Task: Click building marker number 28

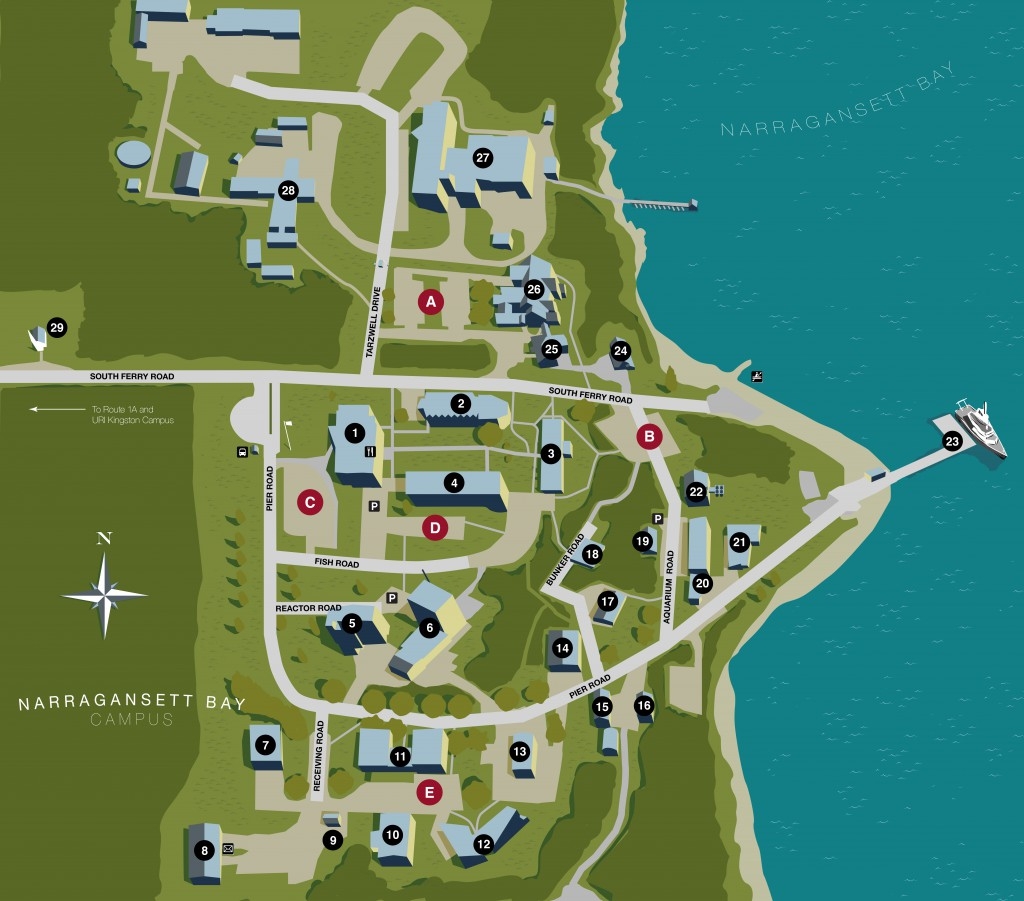Action: click(x=288, y=191)
